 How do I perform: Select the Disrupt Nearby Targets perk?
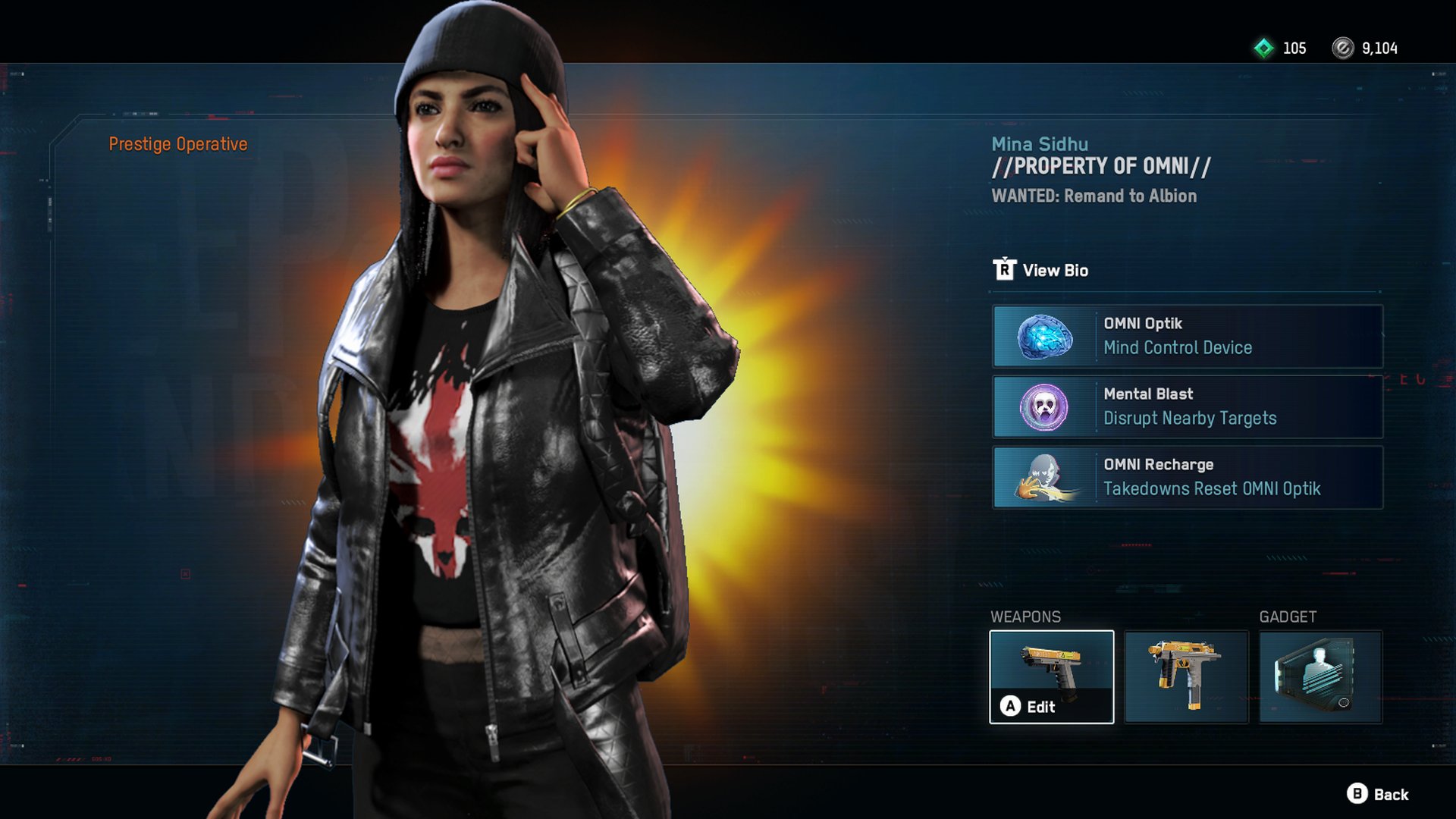1187,407
